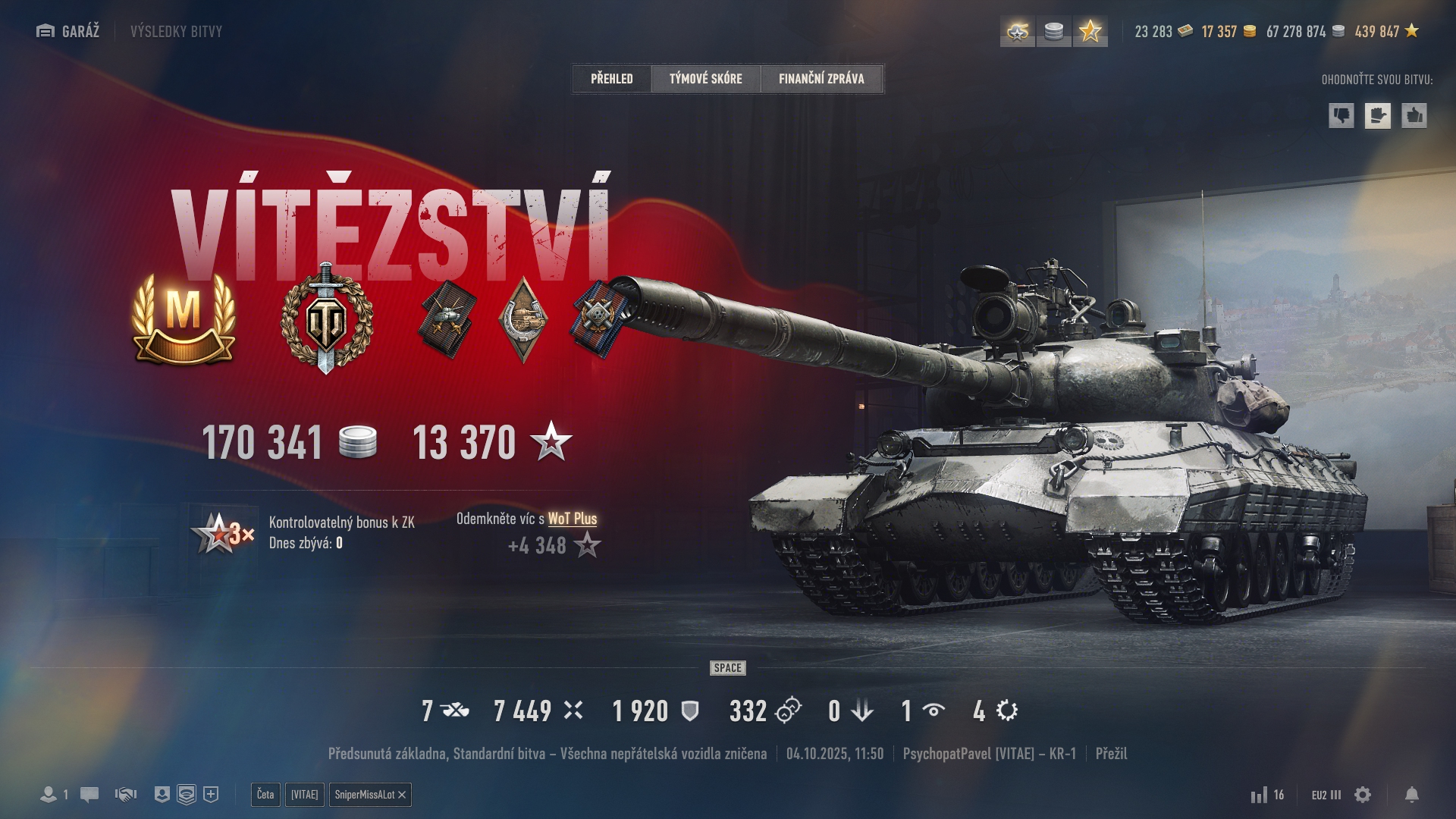Click the gold star reserve icon in top bar
This screenshot has width=1456, height=819.
pyautogui.click(x=1090, y=31)
